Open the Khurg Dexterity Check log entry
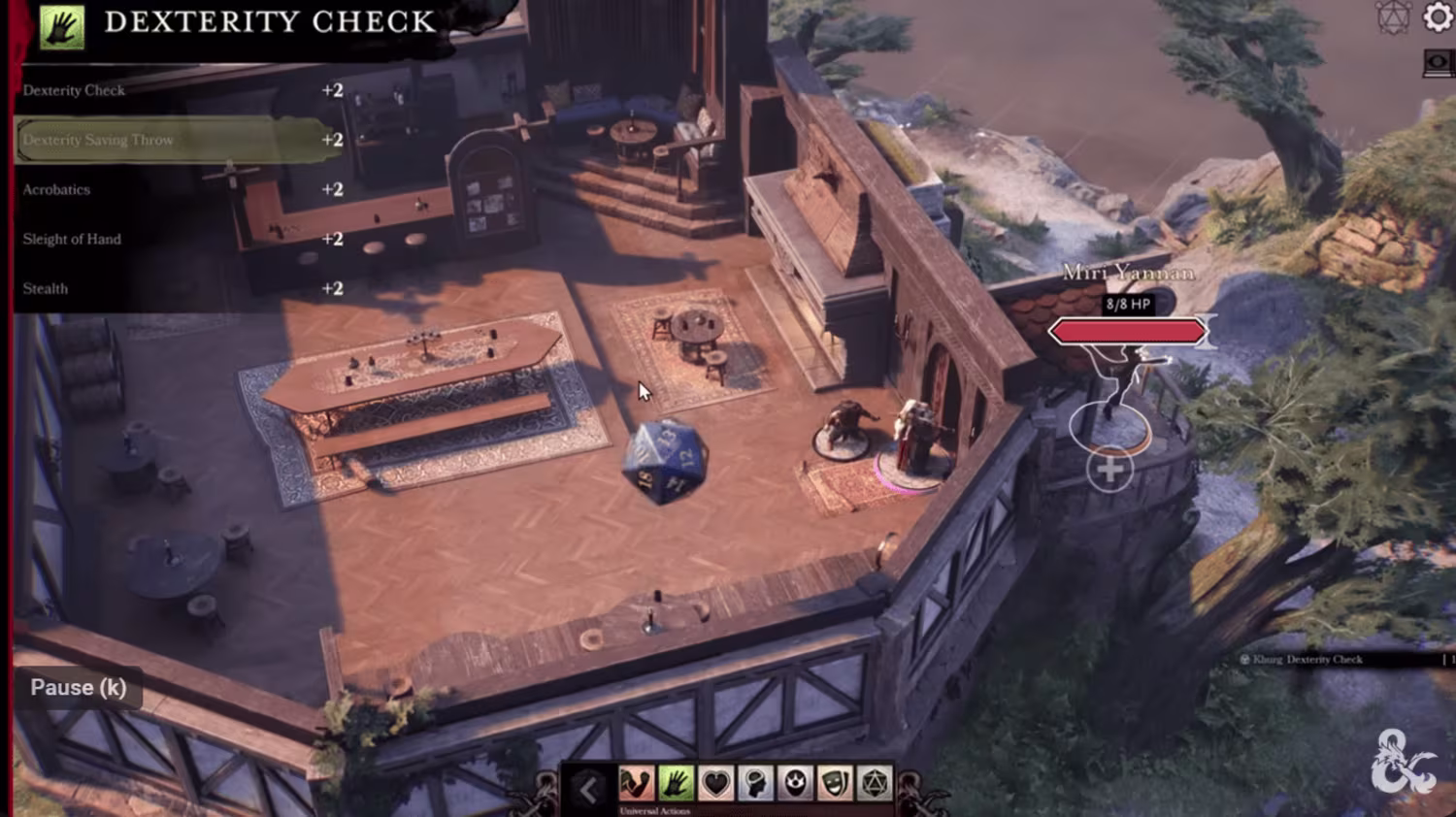The image size is (1456, 817). 1307,659
